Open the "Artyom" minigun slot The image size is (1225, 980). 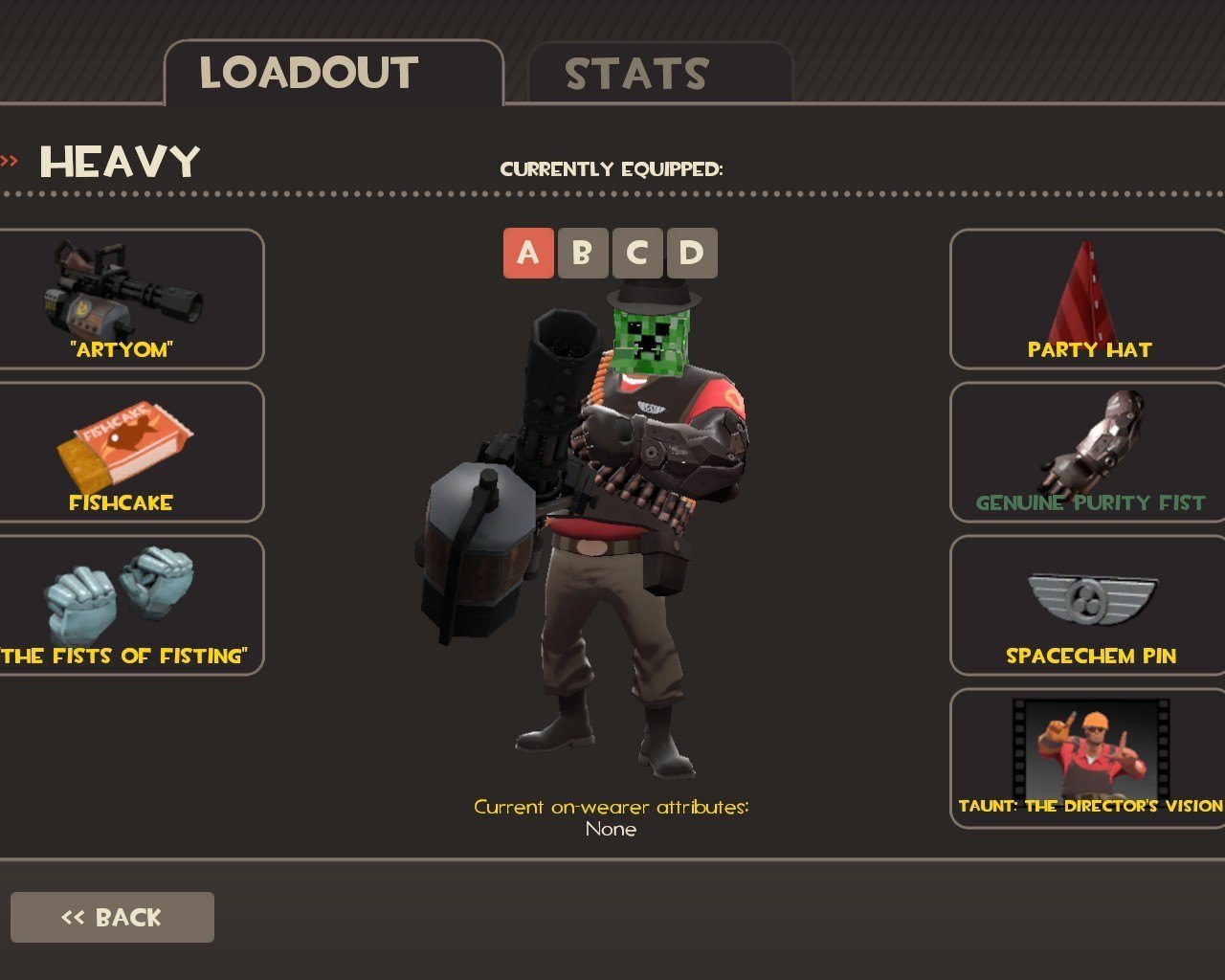pos(124,299)
